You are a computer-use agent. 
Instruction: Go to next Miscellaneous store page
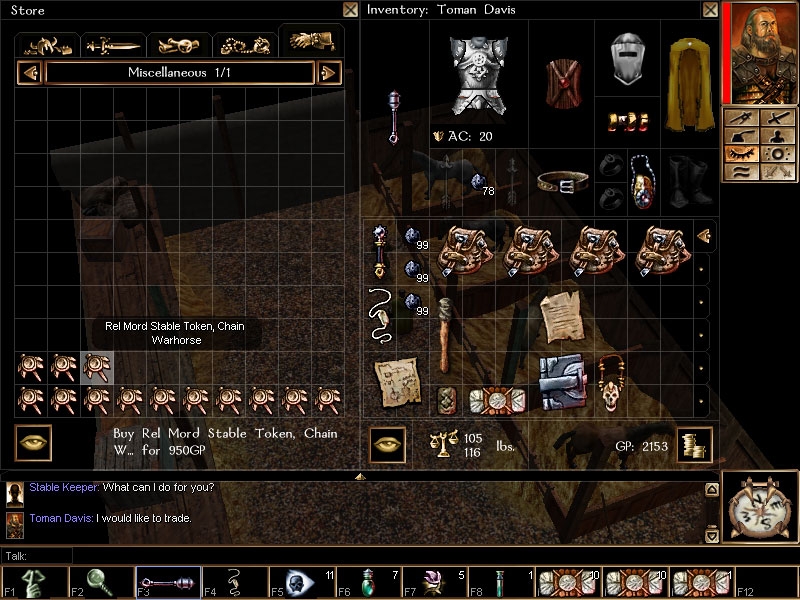[329, 73]
